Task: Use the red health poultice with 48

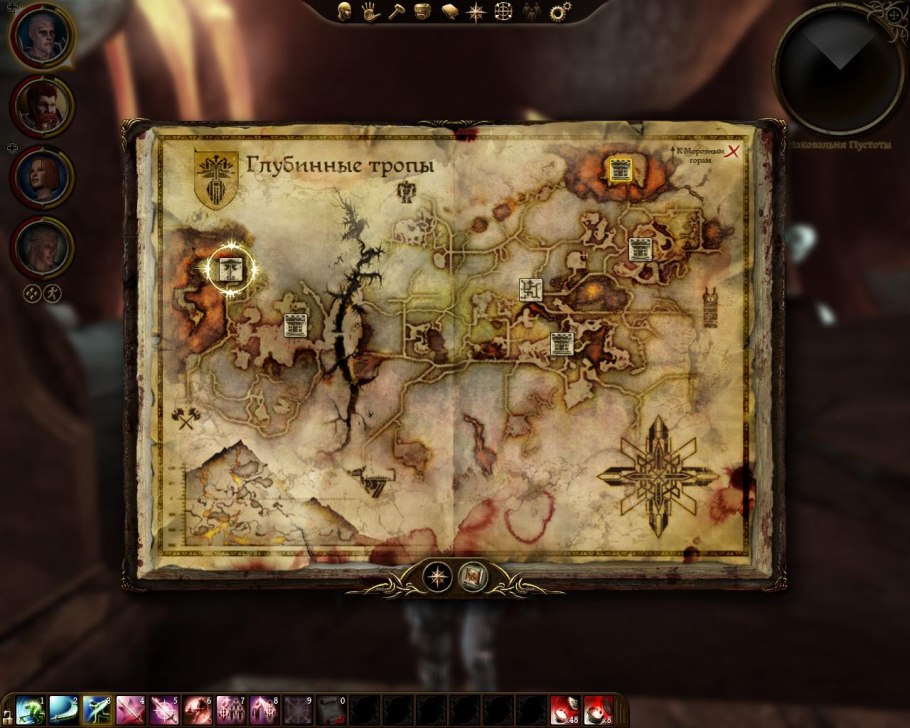Action: pyautogui.click(x=565, y=710)
